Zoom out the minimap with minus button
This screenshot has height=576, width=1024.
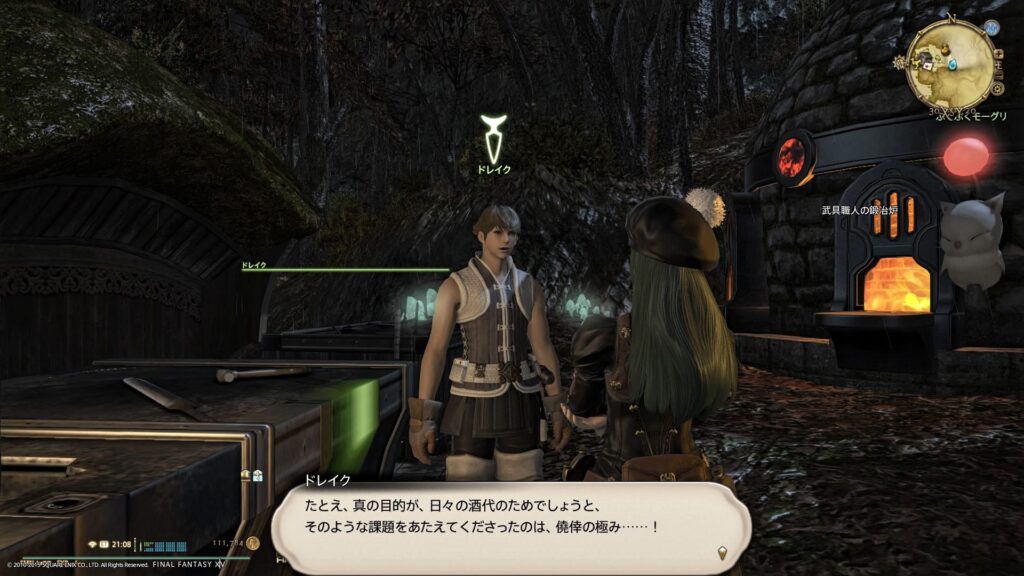tap(1000, 76)
